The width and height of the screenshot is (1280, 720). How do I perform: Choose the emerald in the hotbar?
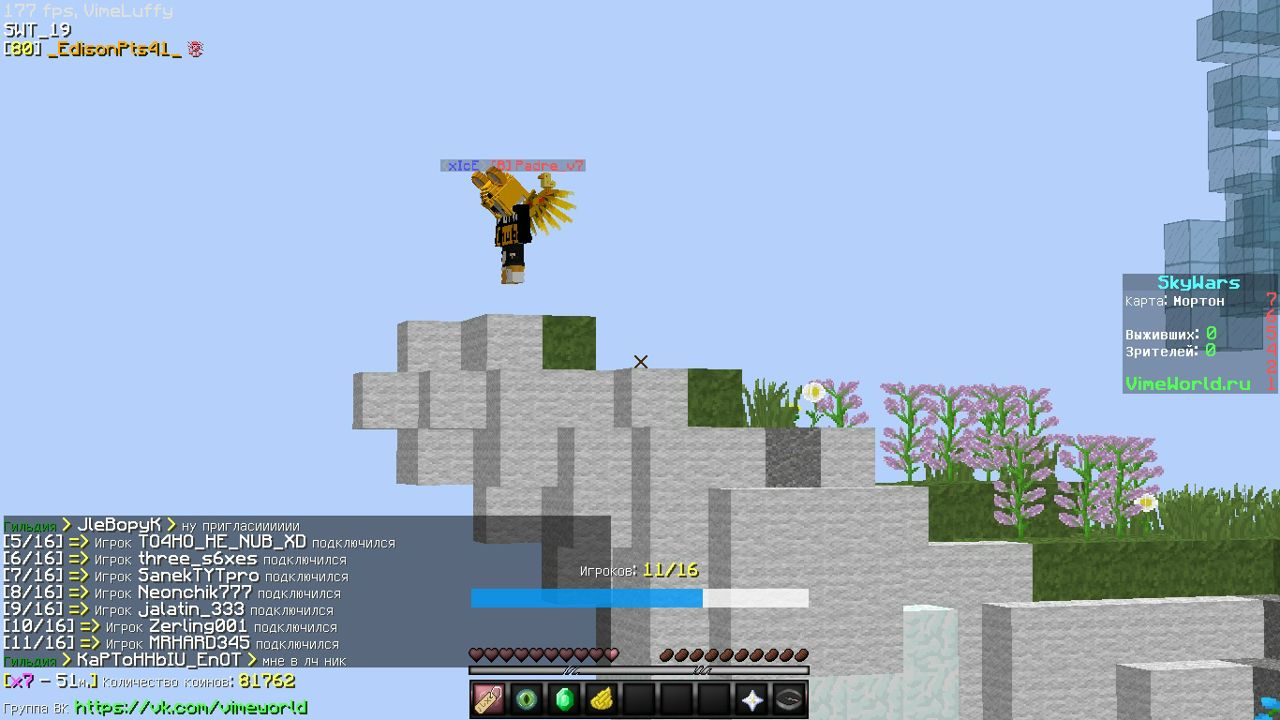(564, 699)
